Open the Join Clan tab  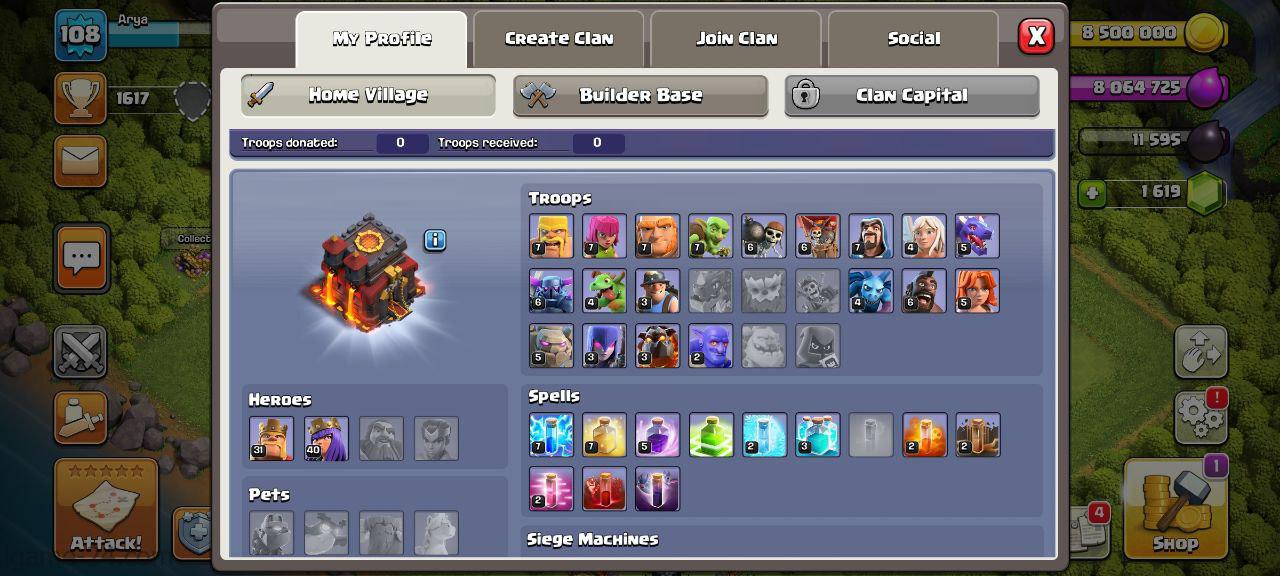pos(736,39)
